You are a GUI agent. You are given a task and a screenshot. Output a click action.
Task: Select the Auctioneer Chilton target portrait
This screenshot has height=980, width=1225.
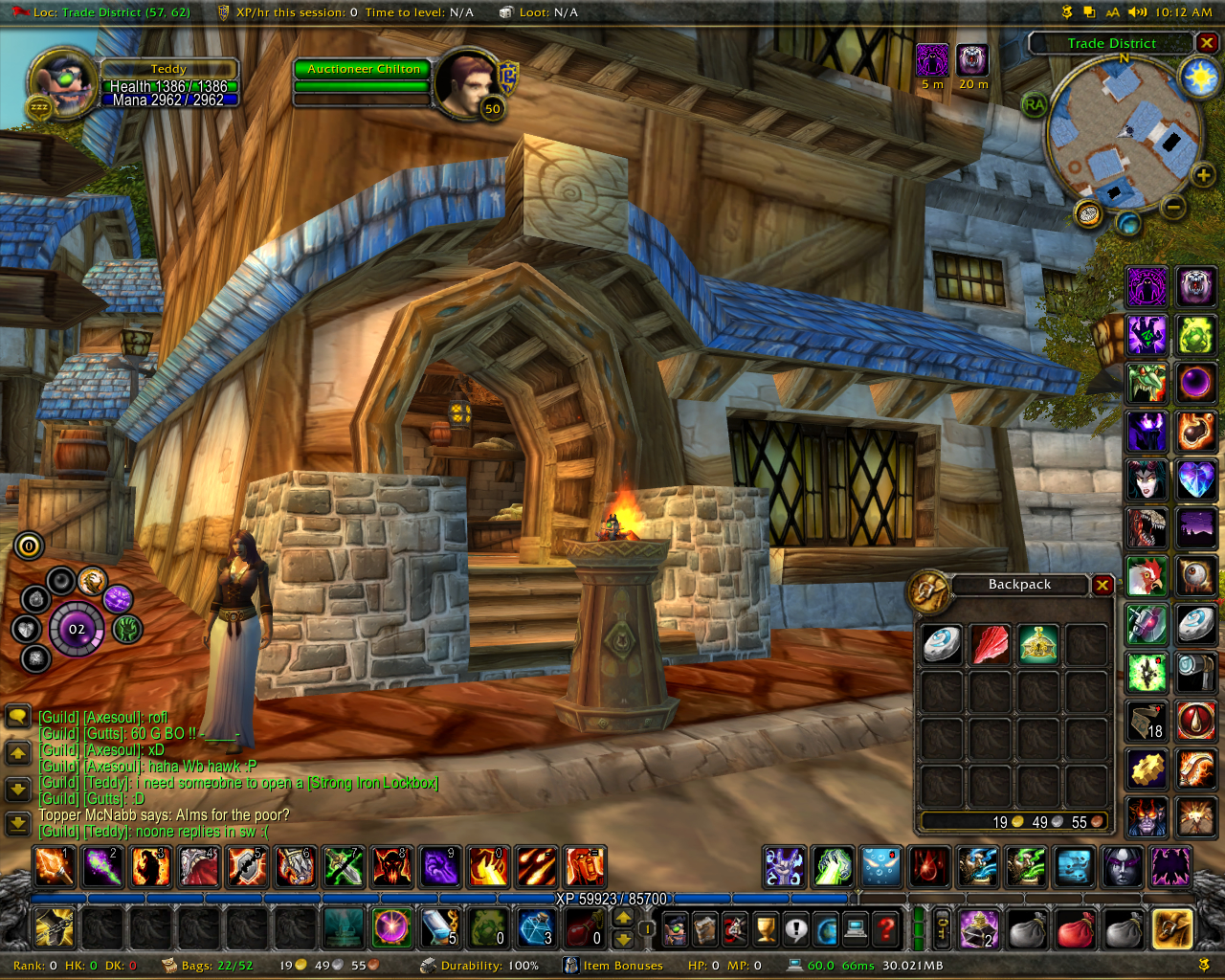(464, 81)
